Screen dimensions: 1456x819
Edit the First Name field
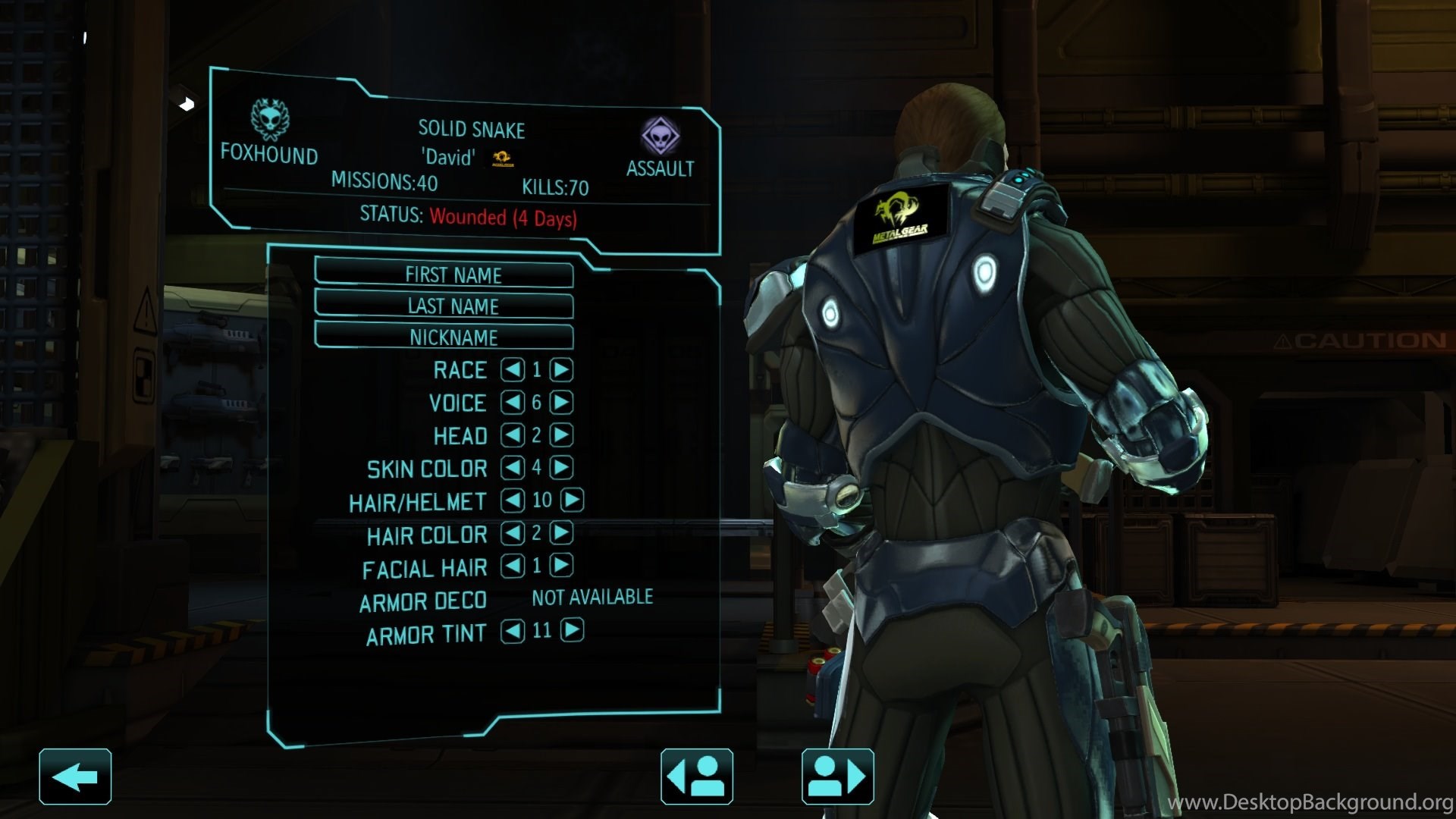coord(444,274)
